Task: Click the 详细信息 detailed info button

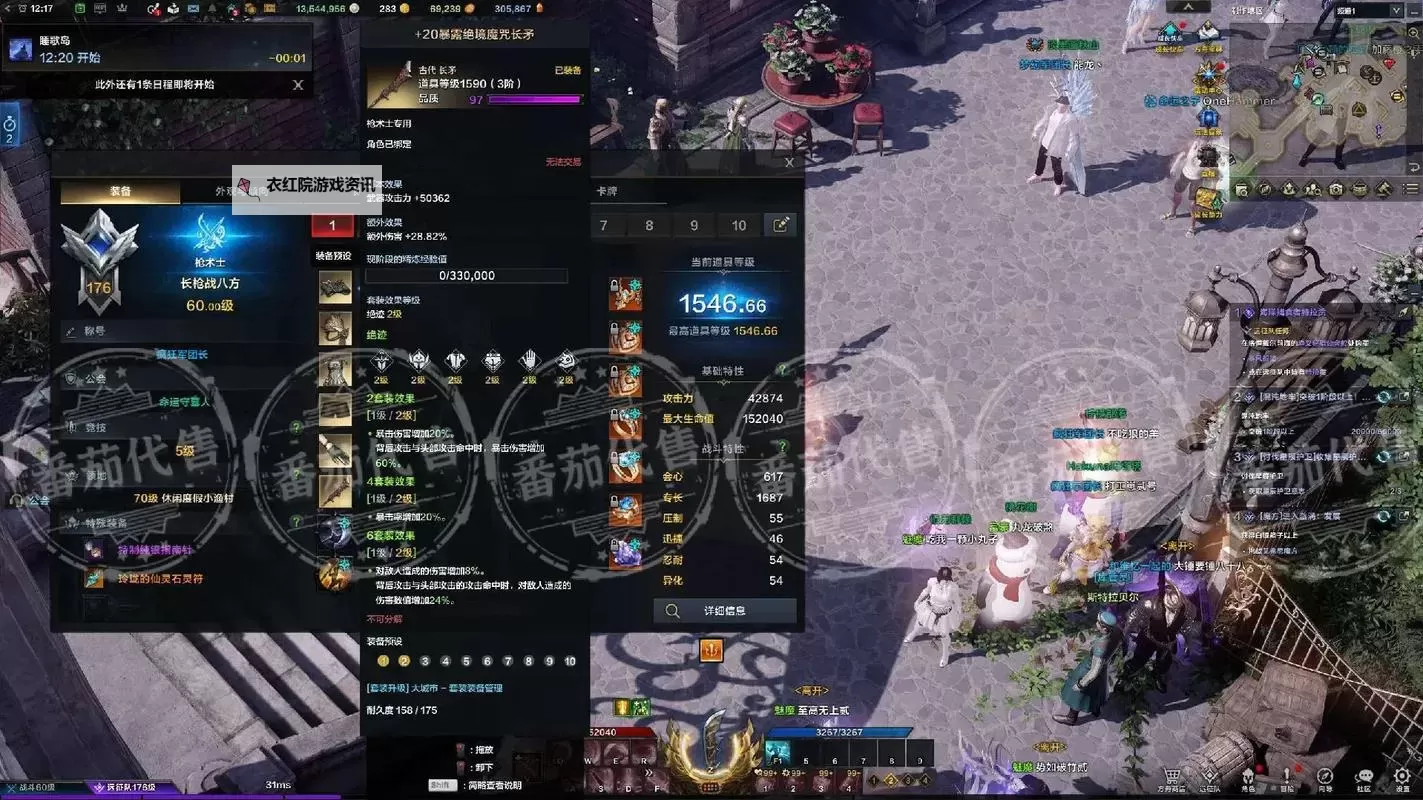Action: coord(724,611)
